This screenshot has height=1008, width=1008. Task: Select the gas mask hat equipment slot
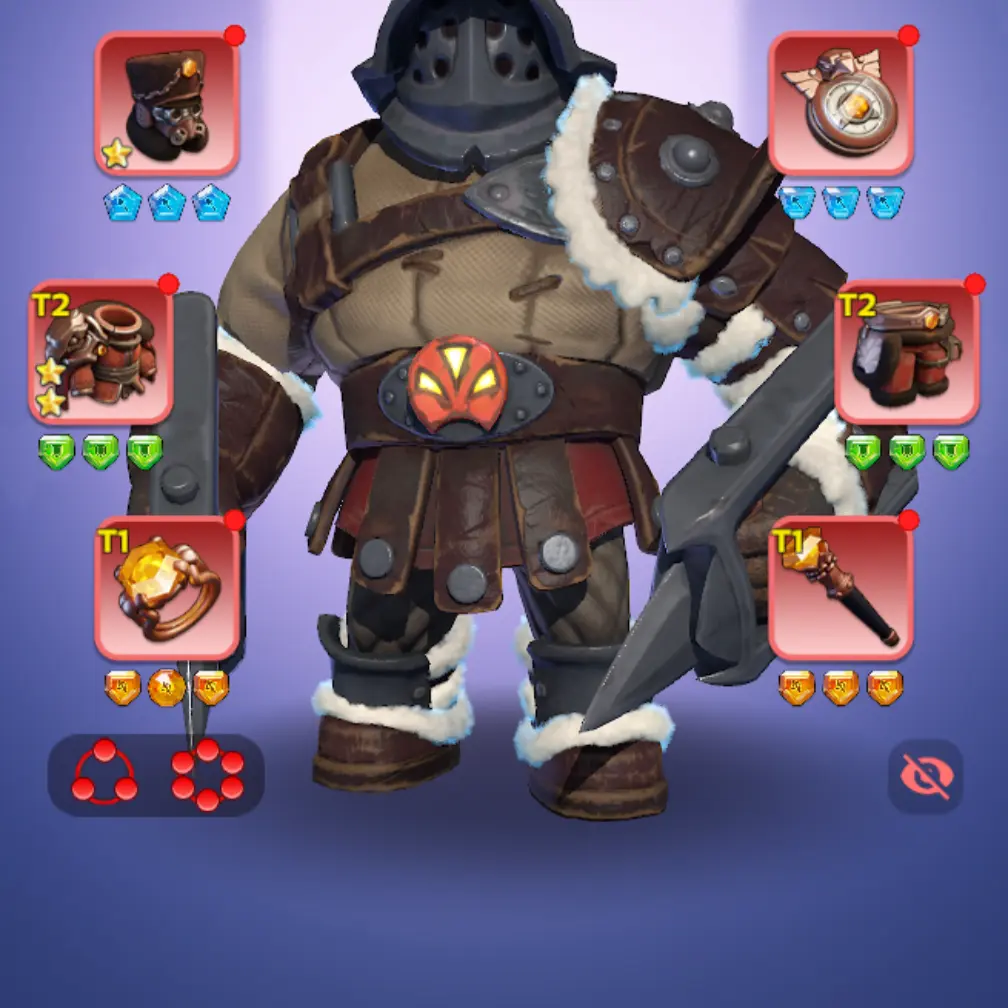[x=167, y=103]
